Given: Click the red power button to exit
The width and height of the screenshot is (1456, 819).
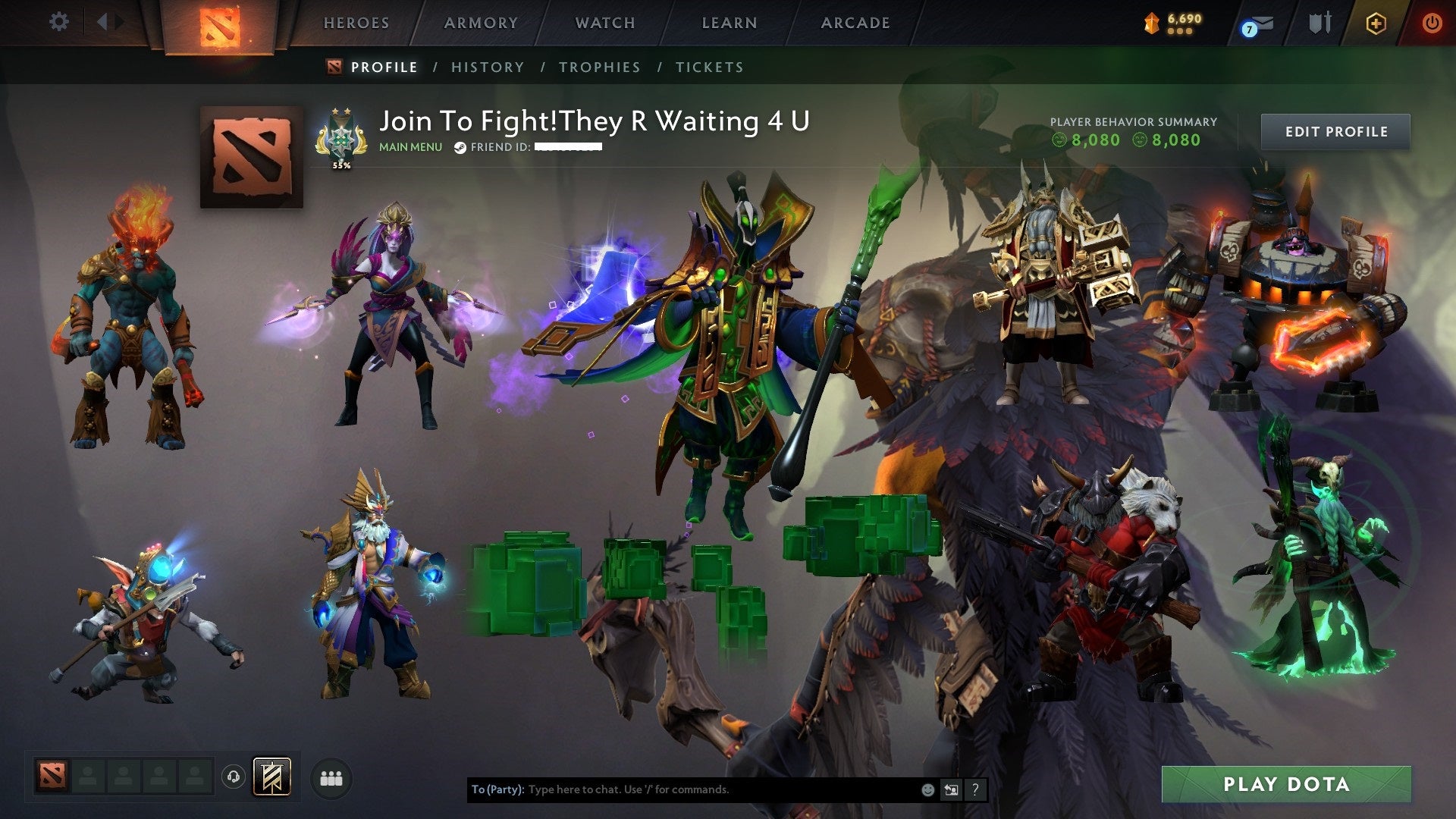Looking at the screenshot, I should [x=1433, y=23].
